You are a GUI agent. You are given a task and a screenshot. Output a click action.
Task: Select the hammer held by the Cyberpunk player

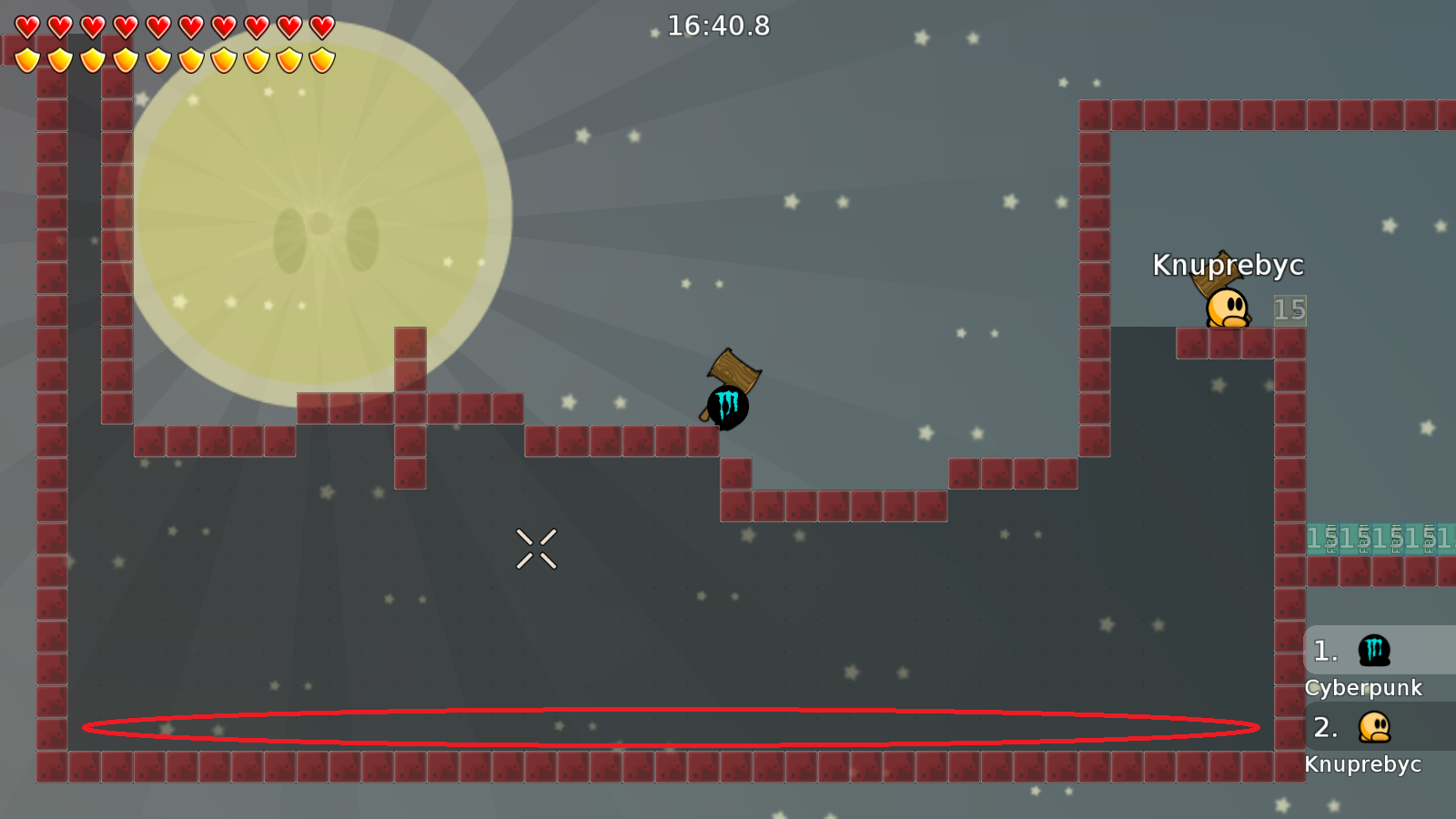pyautogui.click(x=733, y=369)
